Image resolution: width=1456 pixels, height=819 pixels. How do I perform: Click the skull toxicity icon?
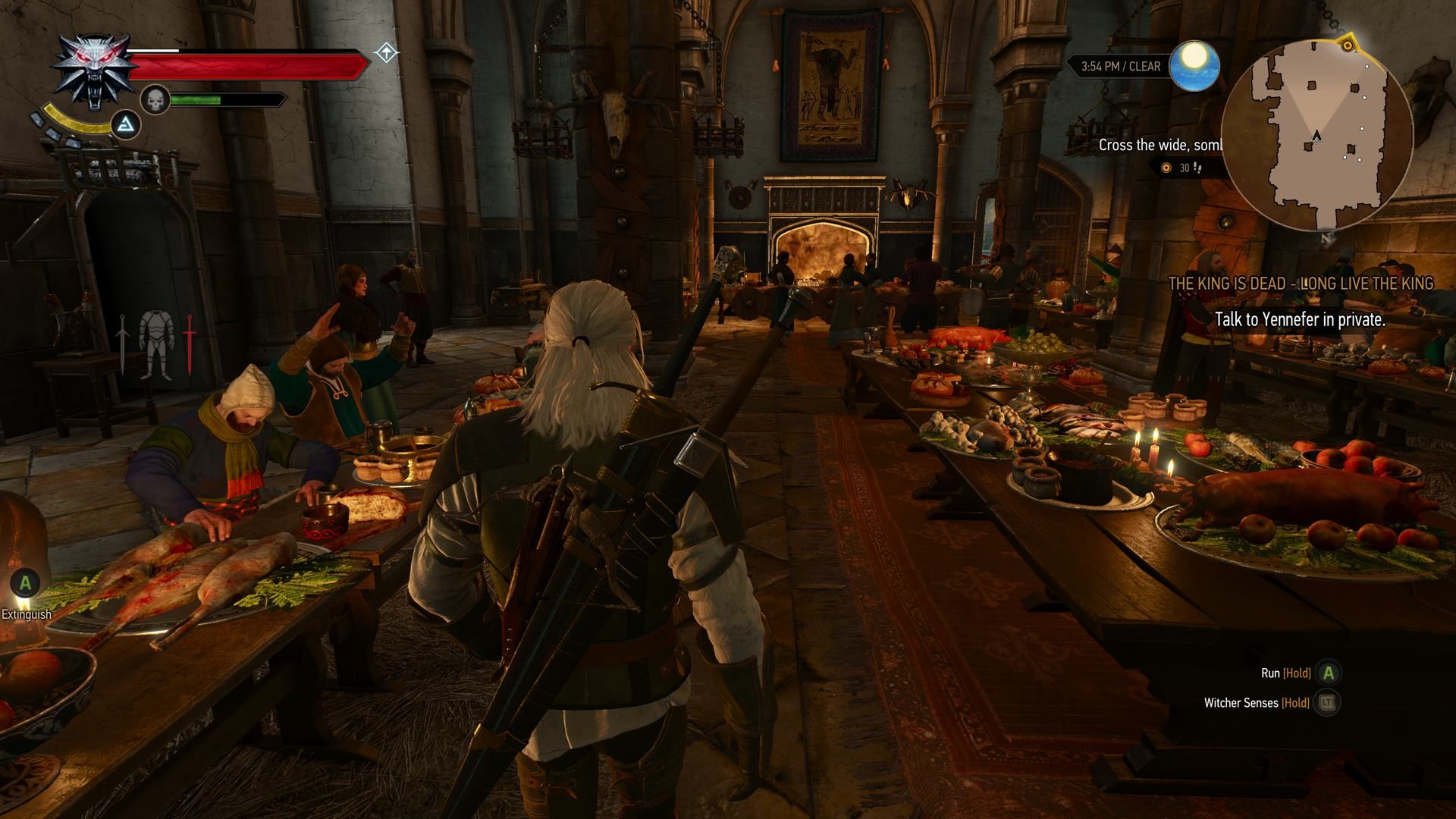point(155,101)
